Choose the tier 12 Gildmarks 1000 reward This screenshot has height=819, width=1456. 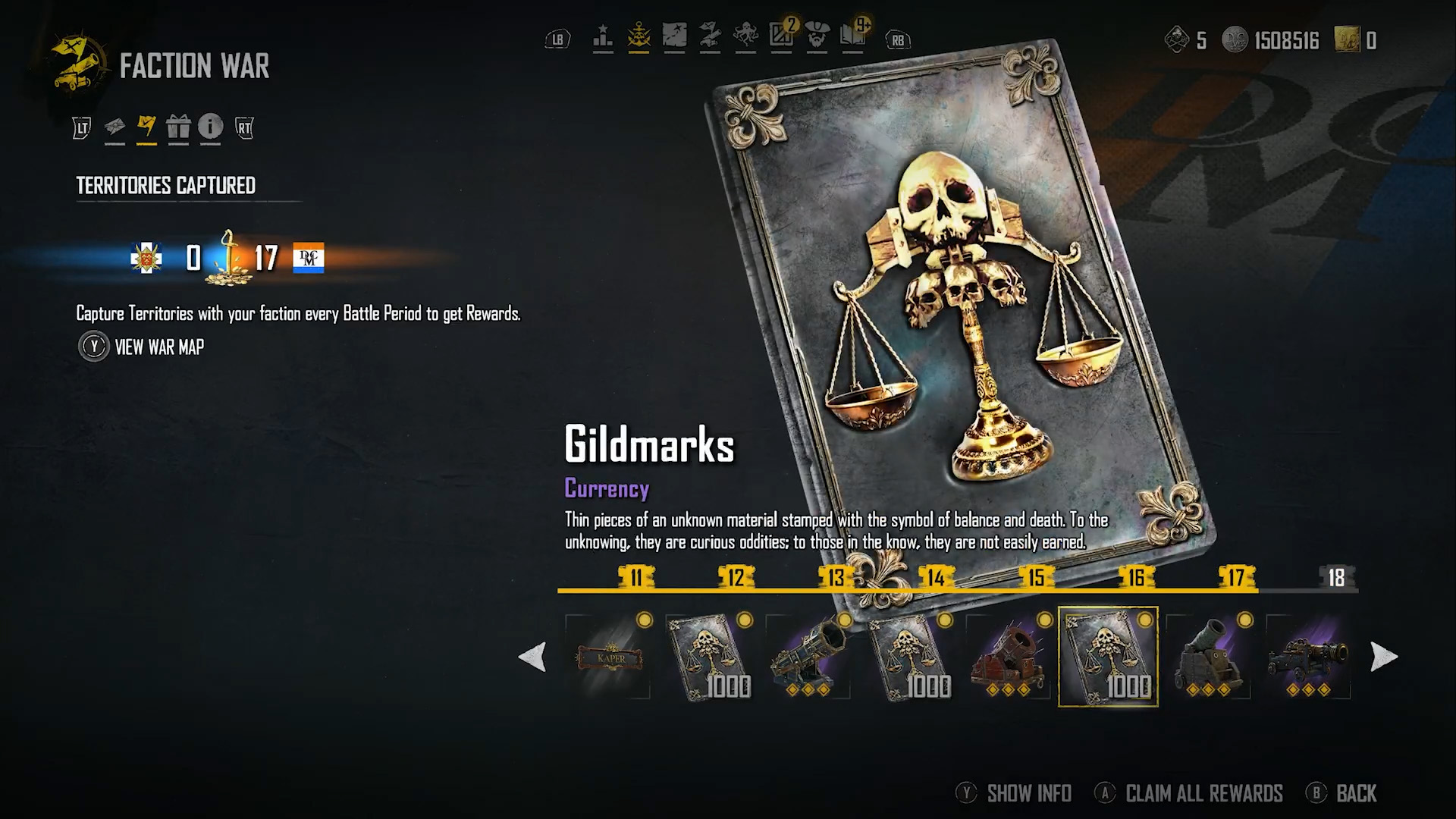[x=708, y=657]
